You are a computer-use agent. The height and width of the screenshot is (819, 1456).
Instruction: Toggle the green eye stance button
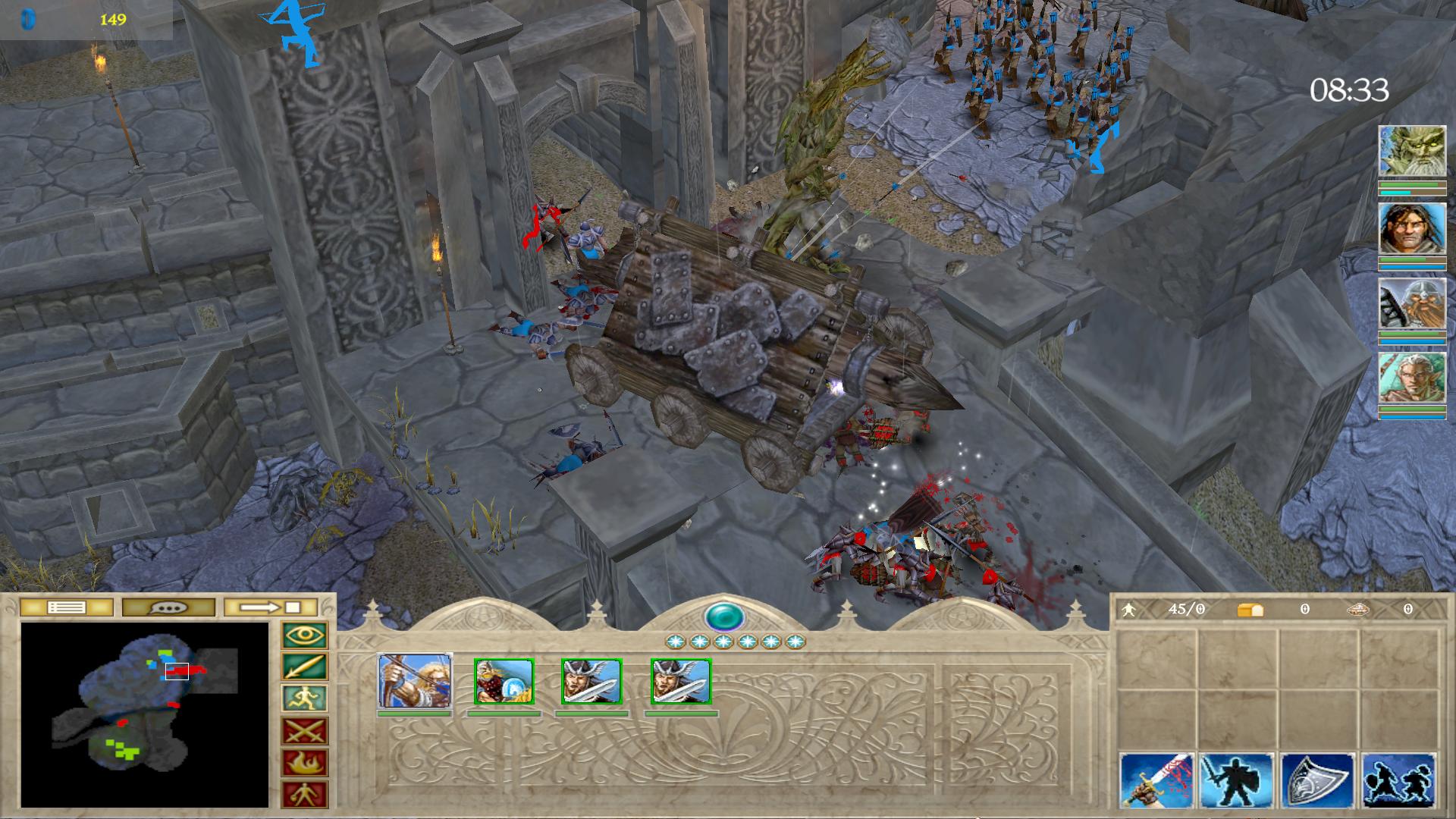coord(305,635)
